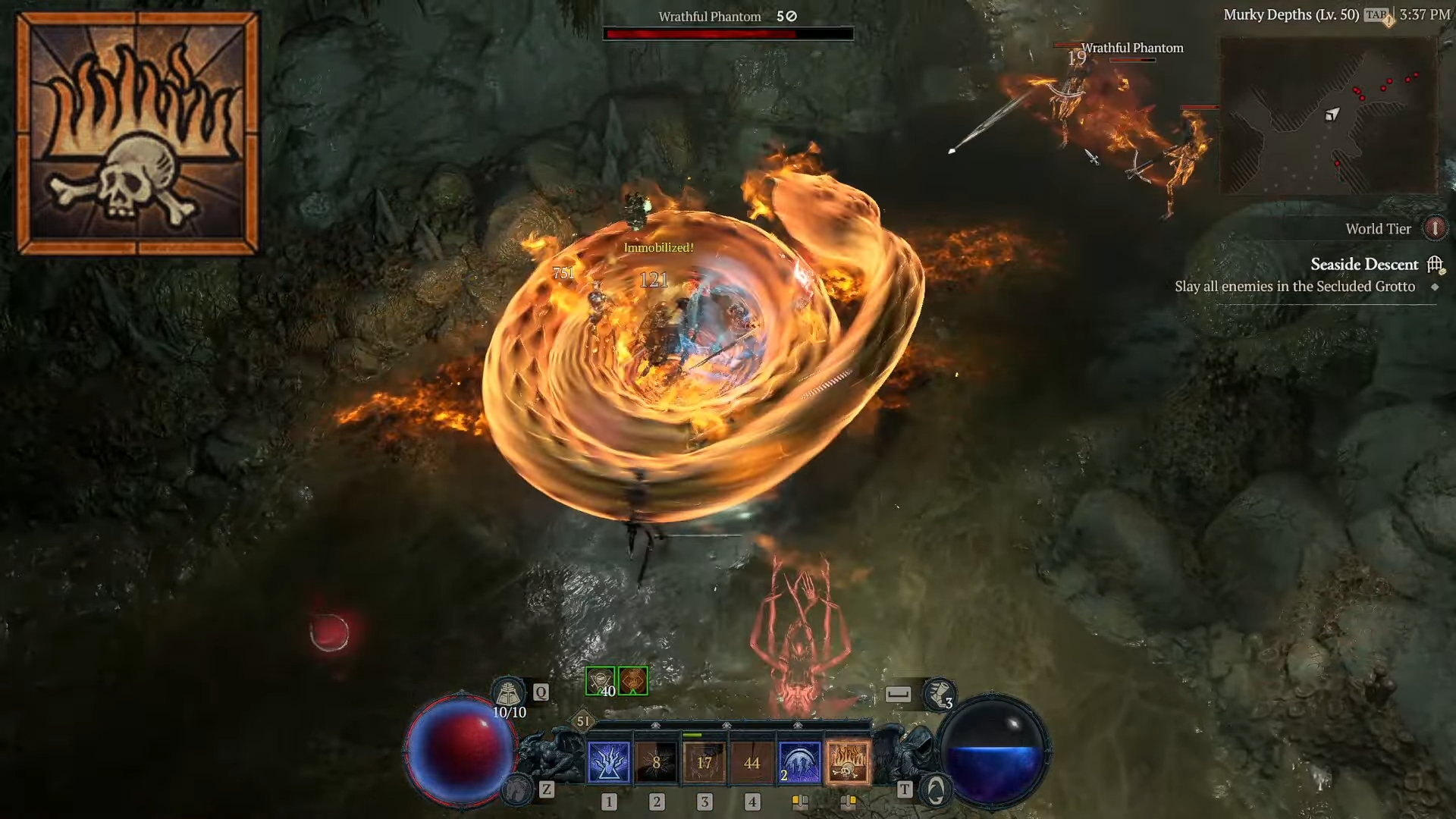Select the skill slot on 8-second cooldown

pyautogui.click(x=656, y=762)
